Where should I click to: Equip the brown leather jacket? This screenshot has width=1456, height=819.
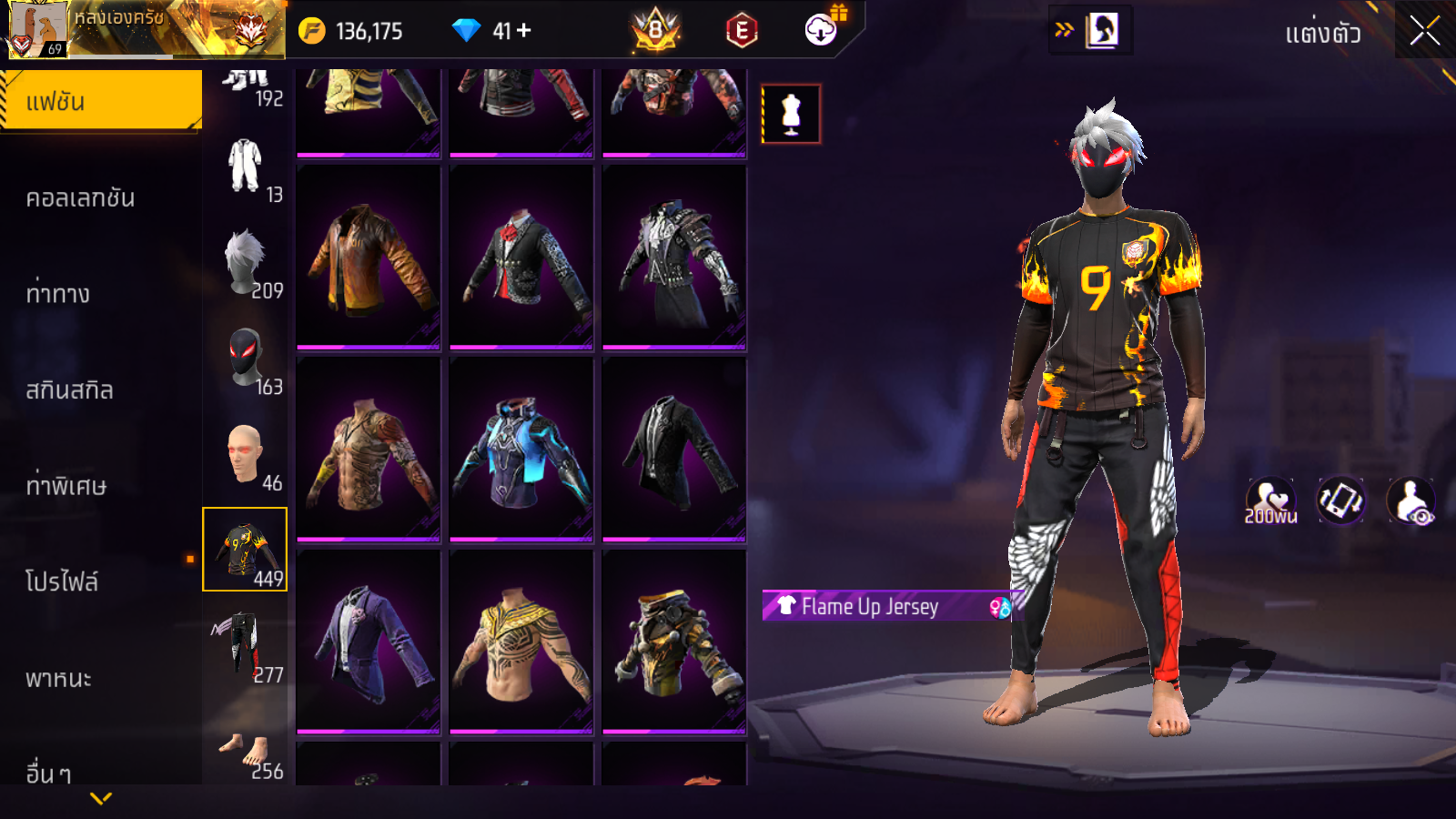[369, 258]
